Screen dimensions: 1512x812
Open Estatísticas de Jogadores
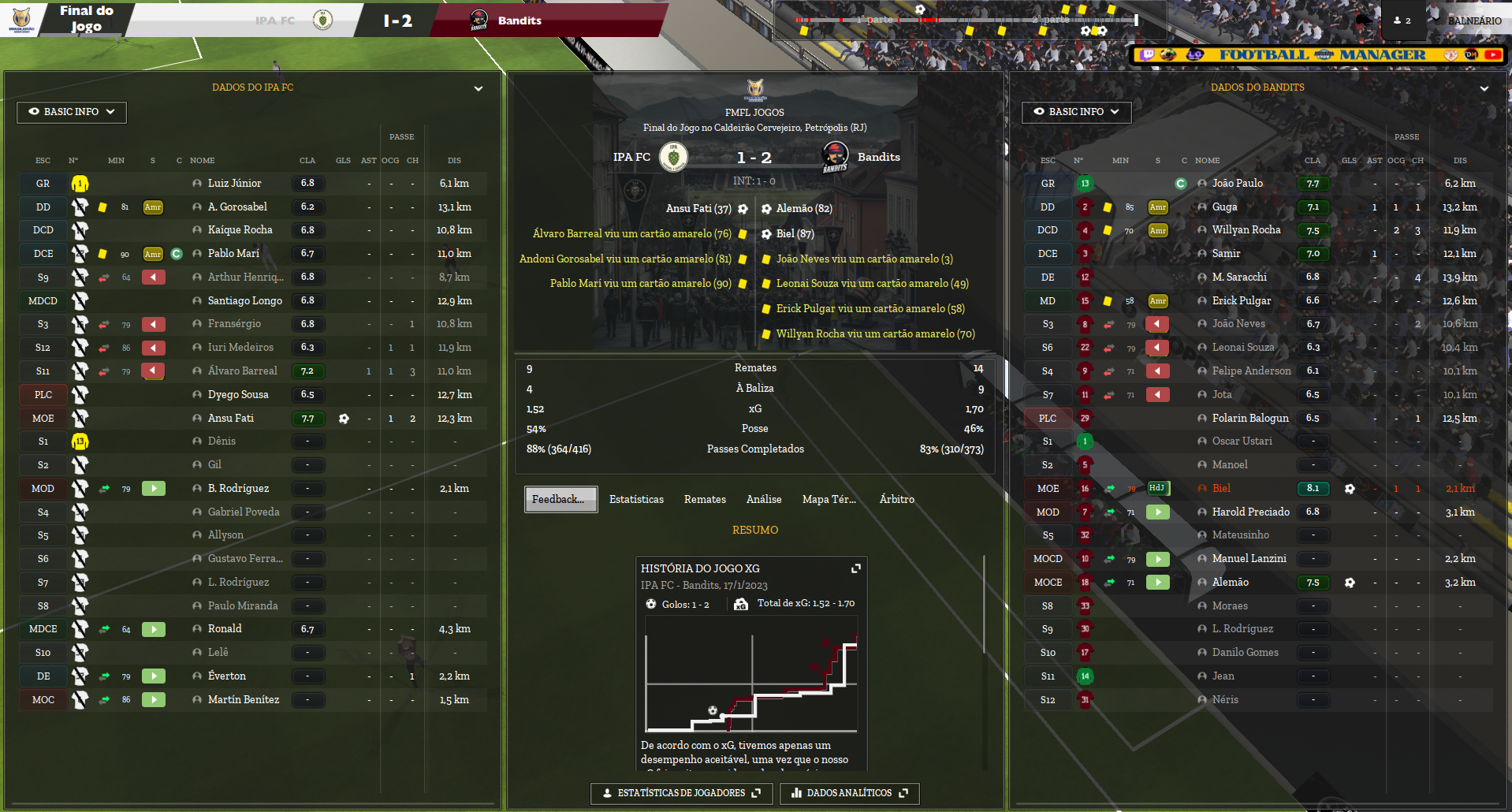coord(681,793)
